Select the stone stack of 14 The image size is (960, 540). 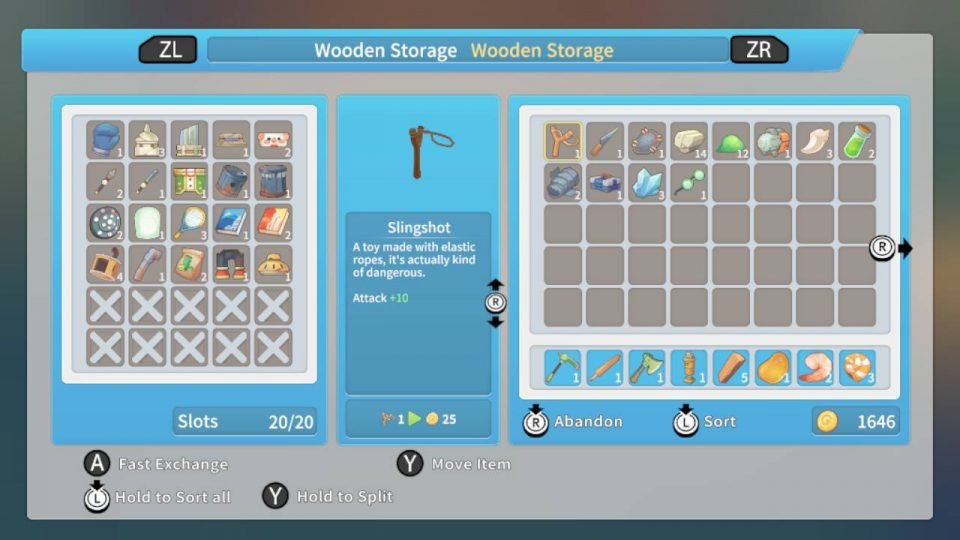[x=689, y=140]
